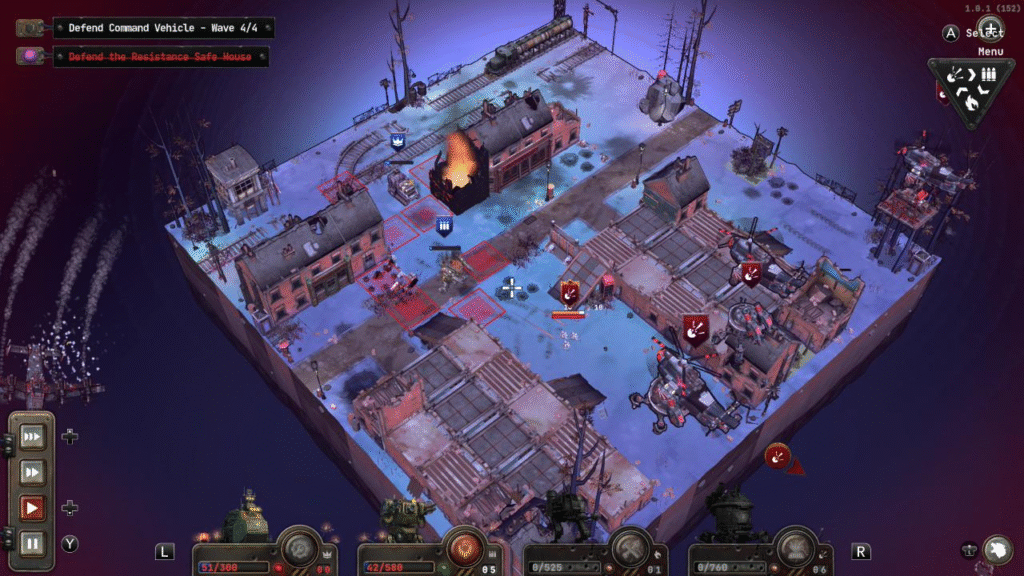Activate the glowing red ability dial

click(x=465, y=547)
